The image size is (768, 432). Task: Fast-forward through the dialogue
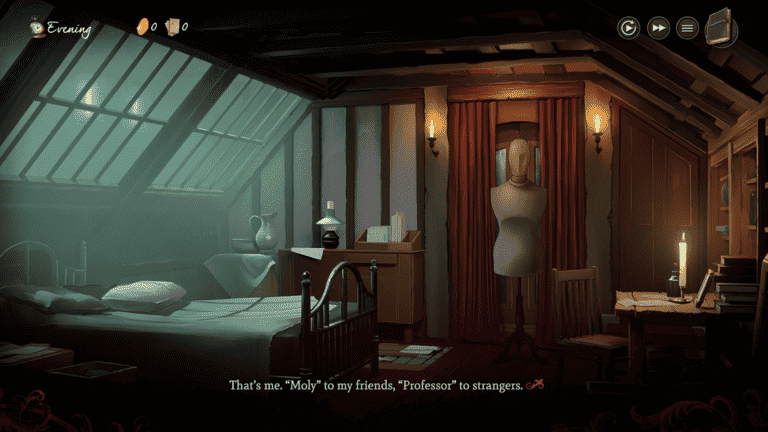click(x=657, y=27)
